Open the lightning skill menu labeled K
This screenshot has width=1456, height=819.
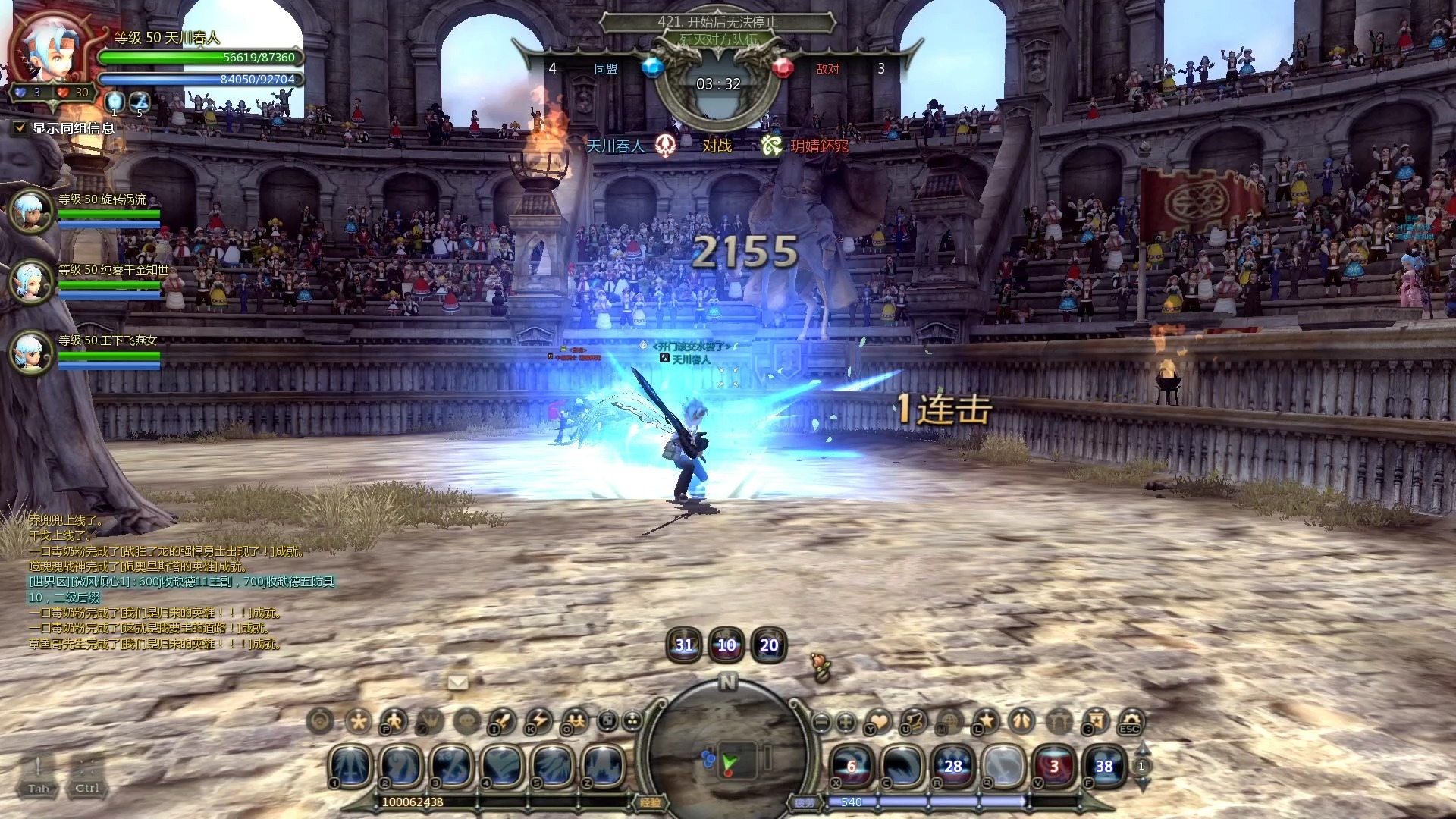[538, 720]
